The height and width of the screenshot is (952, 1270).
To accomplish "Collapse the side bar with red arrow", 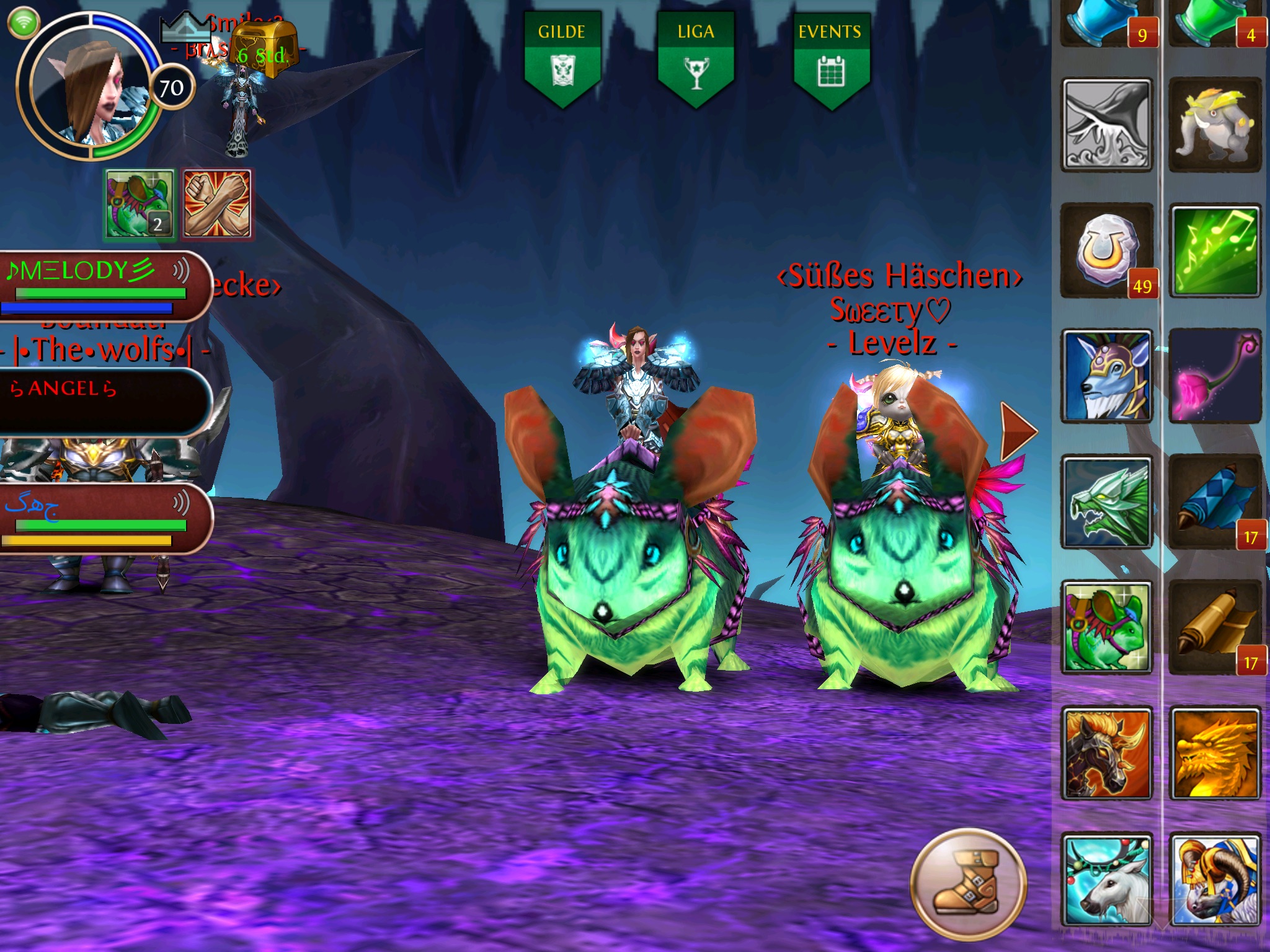I will pyautogui.click(x=1018, y=431).
